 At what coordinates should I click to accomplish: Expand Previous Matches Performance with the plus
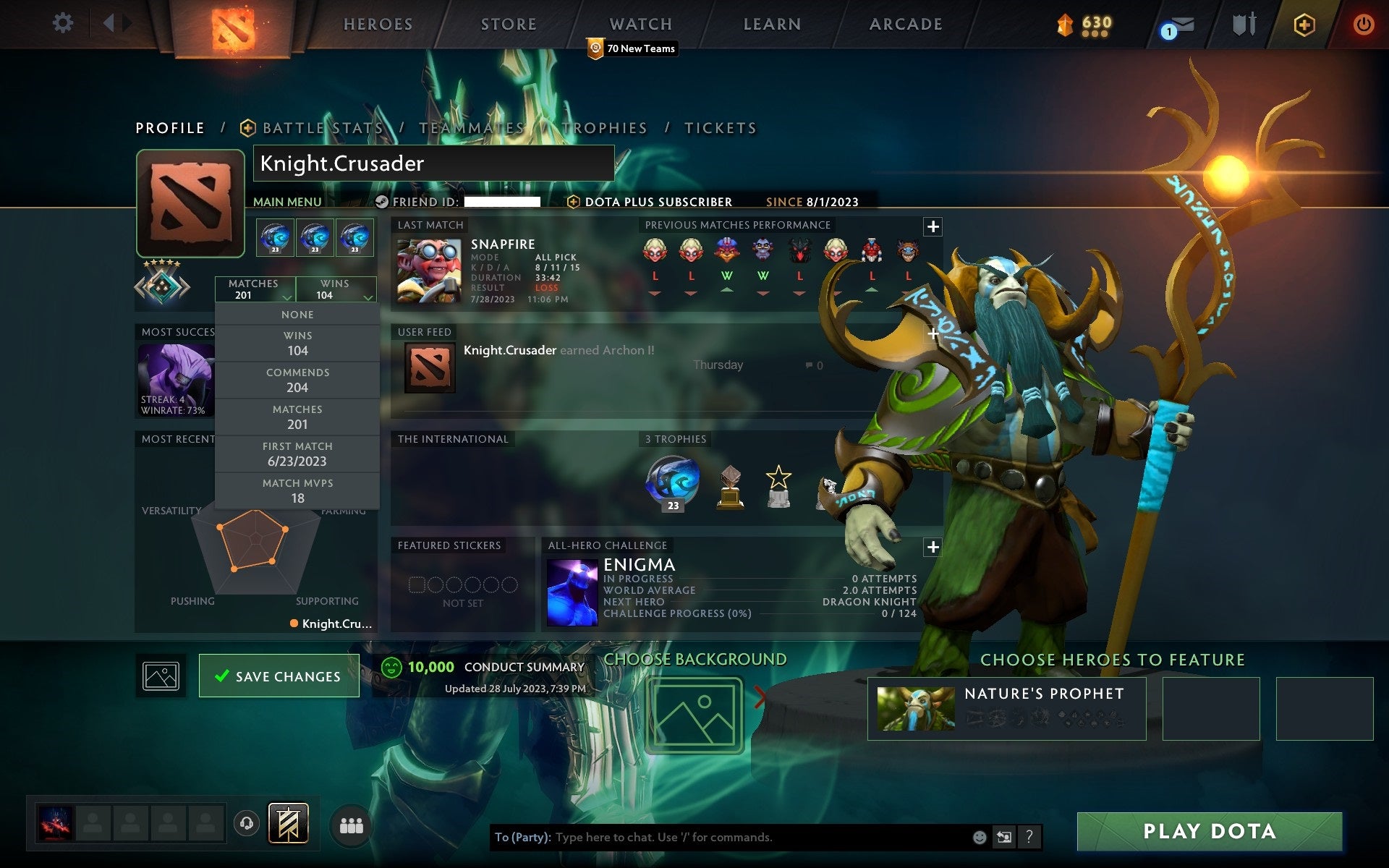point(933,226)
